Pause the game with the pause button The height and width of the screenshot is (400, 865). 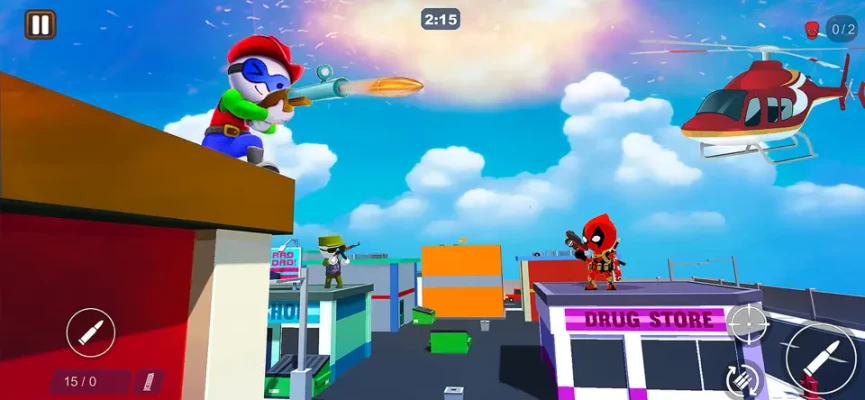coord(40,24)
